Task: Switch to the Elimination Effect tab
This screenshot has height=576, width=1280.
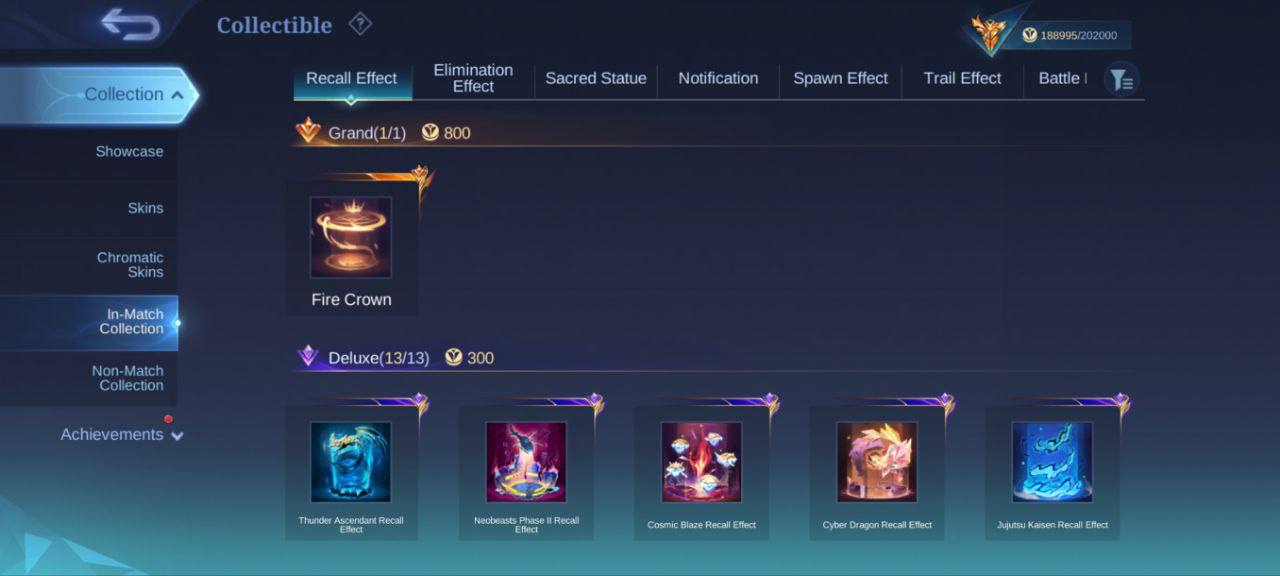Action: (x=473, y=78)
